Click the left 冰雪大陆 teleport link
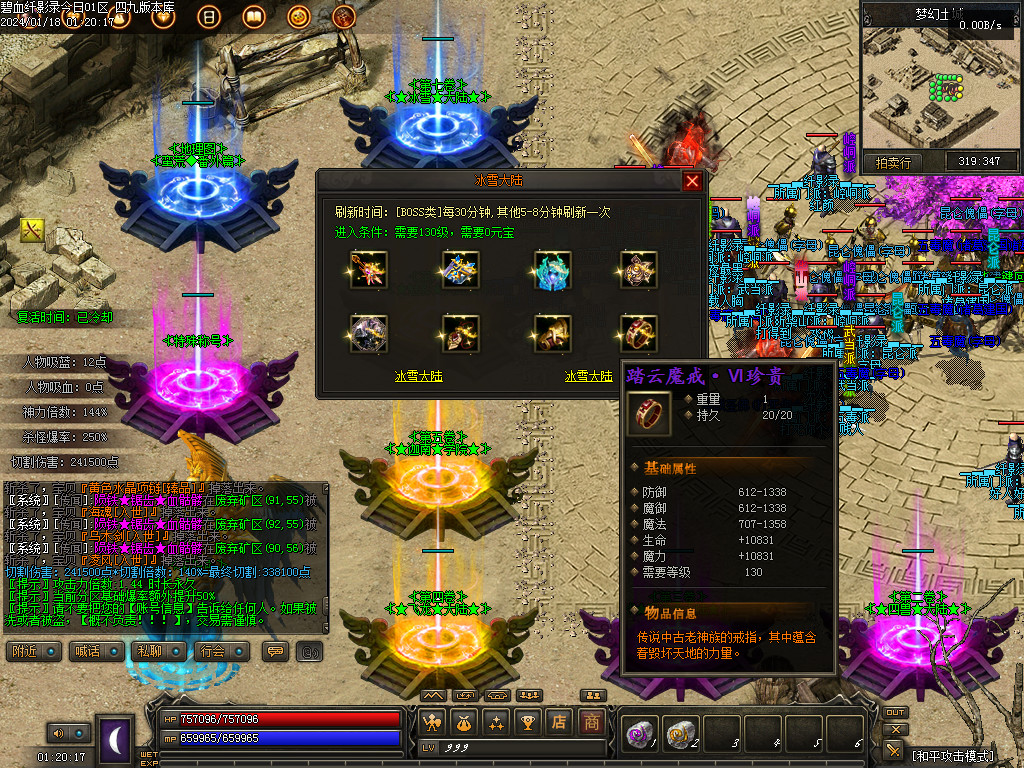The height and width of the screenshot is (768, 1024). (419, 377)
